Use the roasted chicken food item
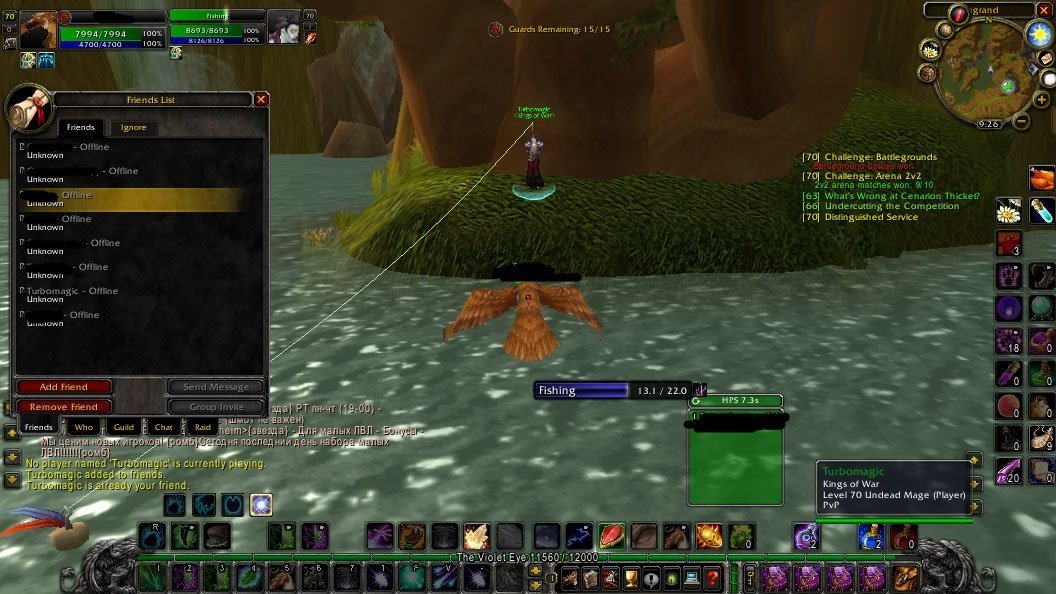1056x594 pixels. tap(1041, 178)
